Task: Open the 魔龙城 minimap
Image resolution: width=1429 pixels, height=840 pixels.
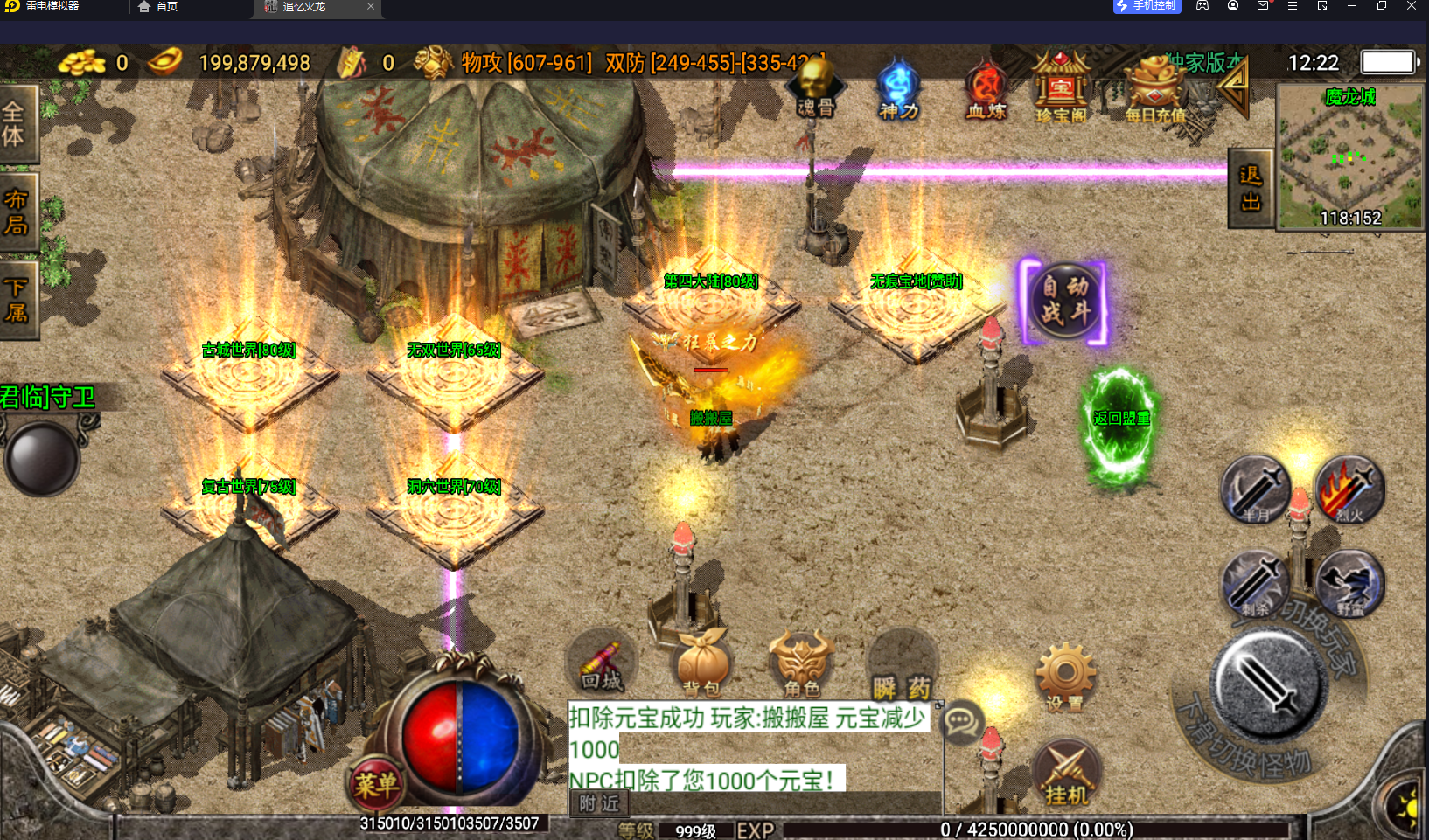Action: pyautogui.click(x=1350, y=157)
